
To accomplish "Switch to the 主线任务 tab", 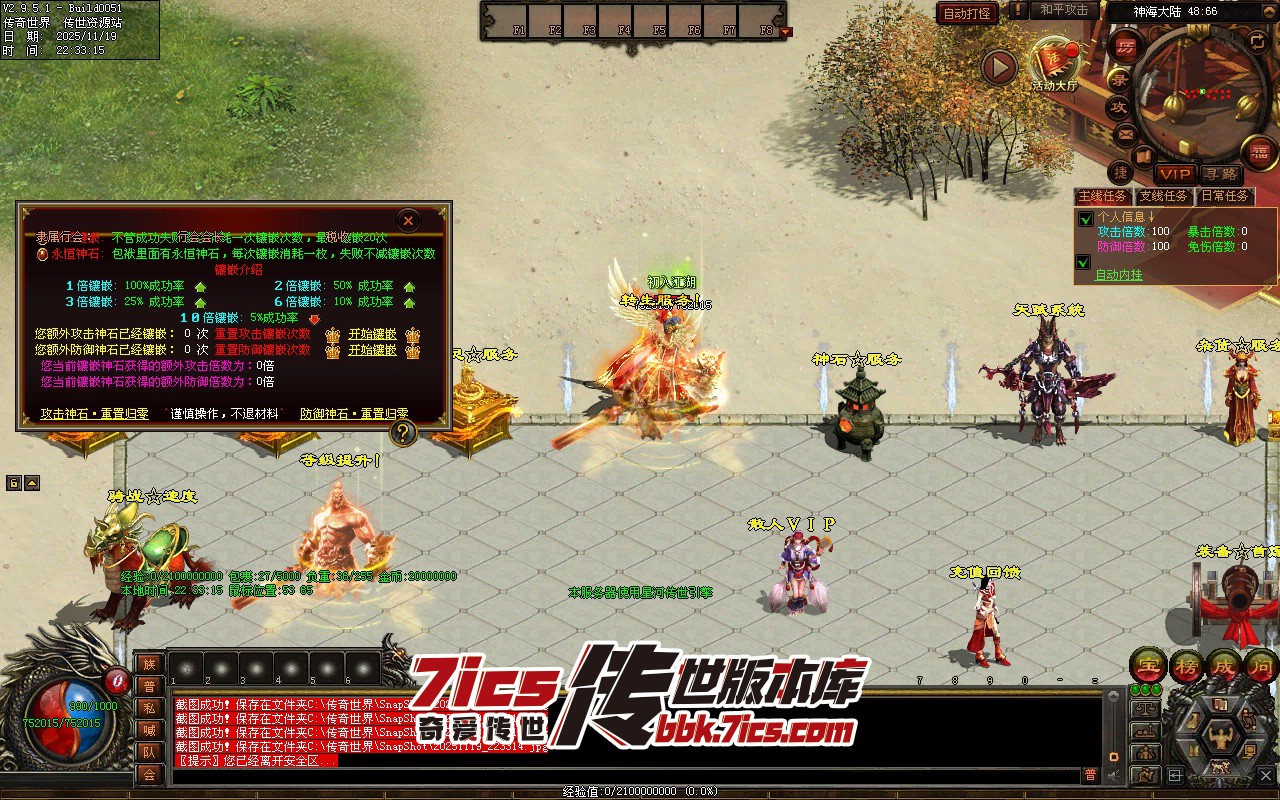I will [1102, 196].
